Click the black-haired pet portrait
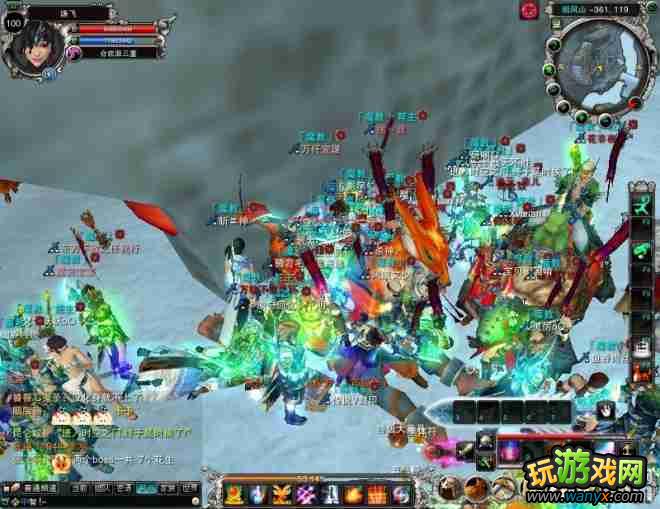The height and width of the screenshot is (509, 660). click(x=606, y=411)
